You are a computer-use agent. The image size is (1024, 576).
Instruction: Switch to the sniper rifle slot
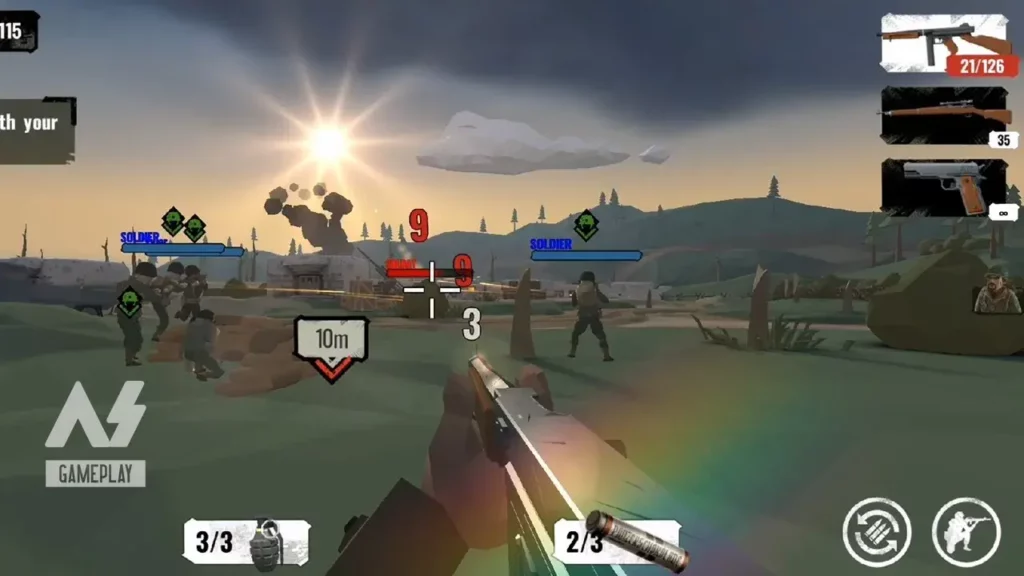click(x=945, y=115)
